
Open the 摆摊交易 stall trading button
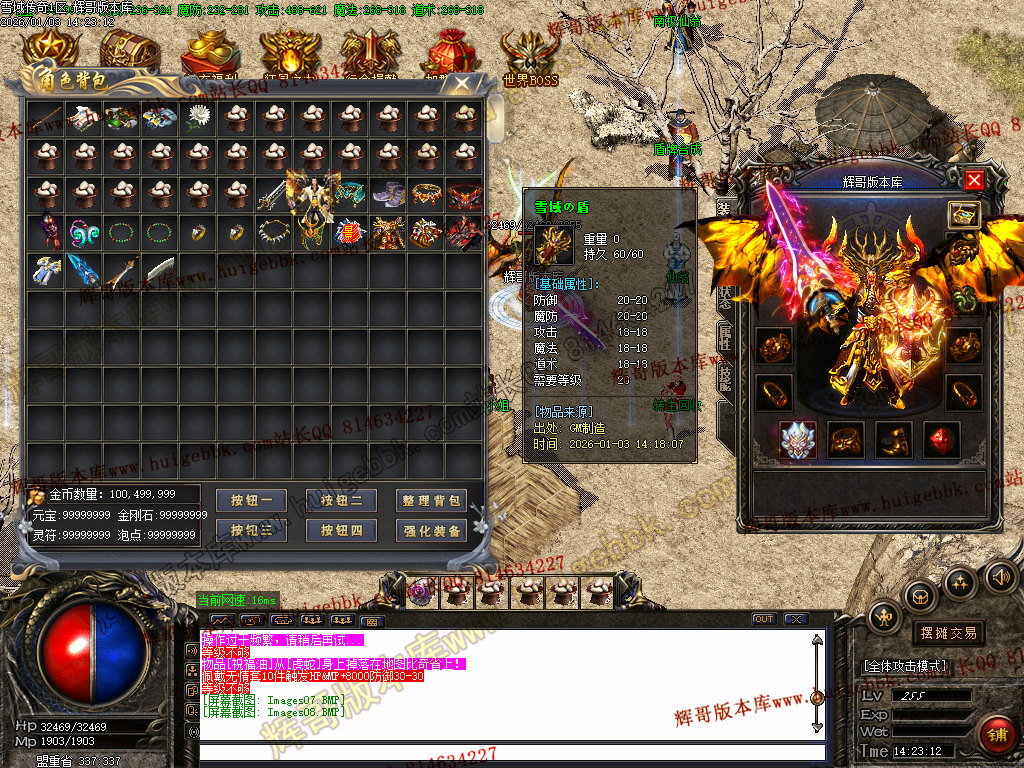pos(946,633)
